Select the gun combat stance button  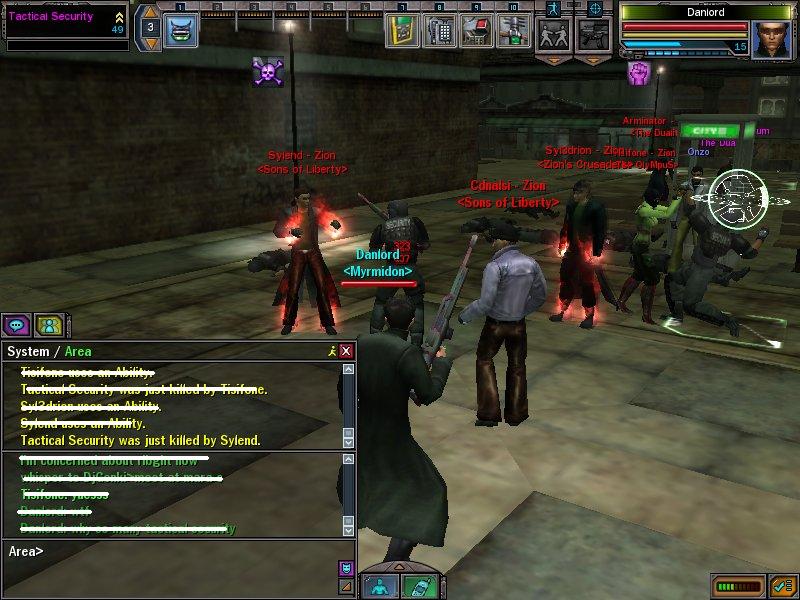(x=594, y=33)
